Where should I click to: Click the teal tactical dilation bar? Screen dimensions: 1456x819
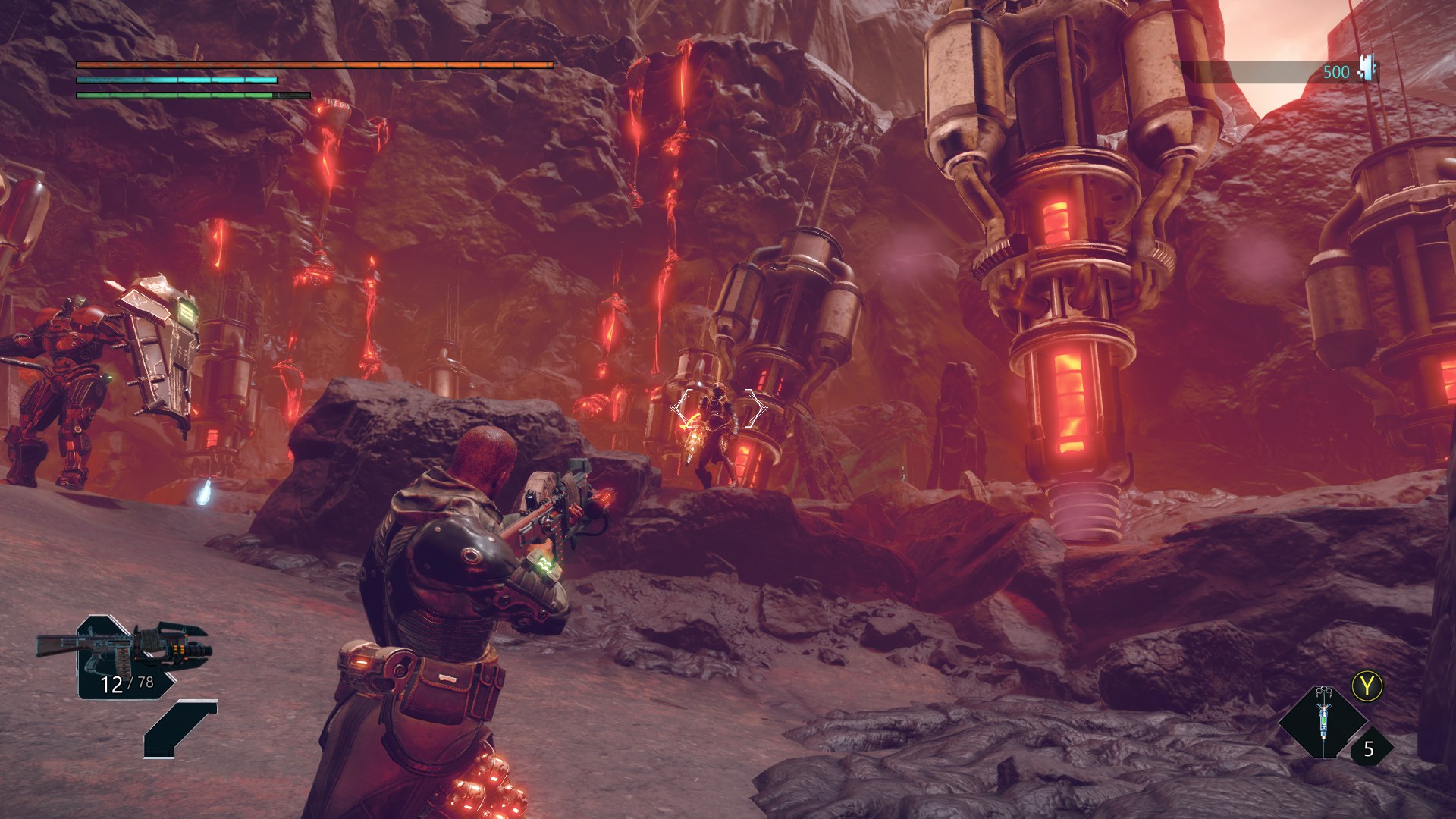click(x=174, y=80)
